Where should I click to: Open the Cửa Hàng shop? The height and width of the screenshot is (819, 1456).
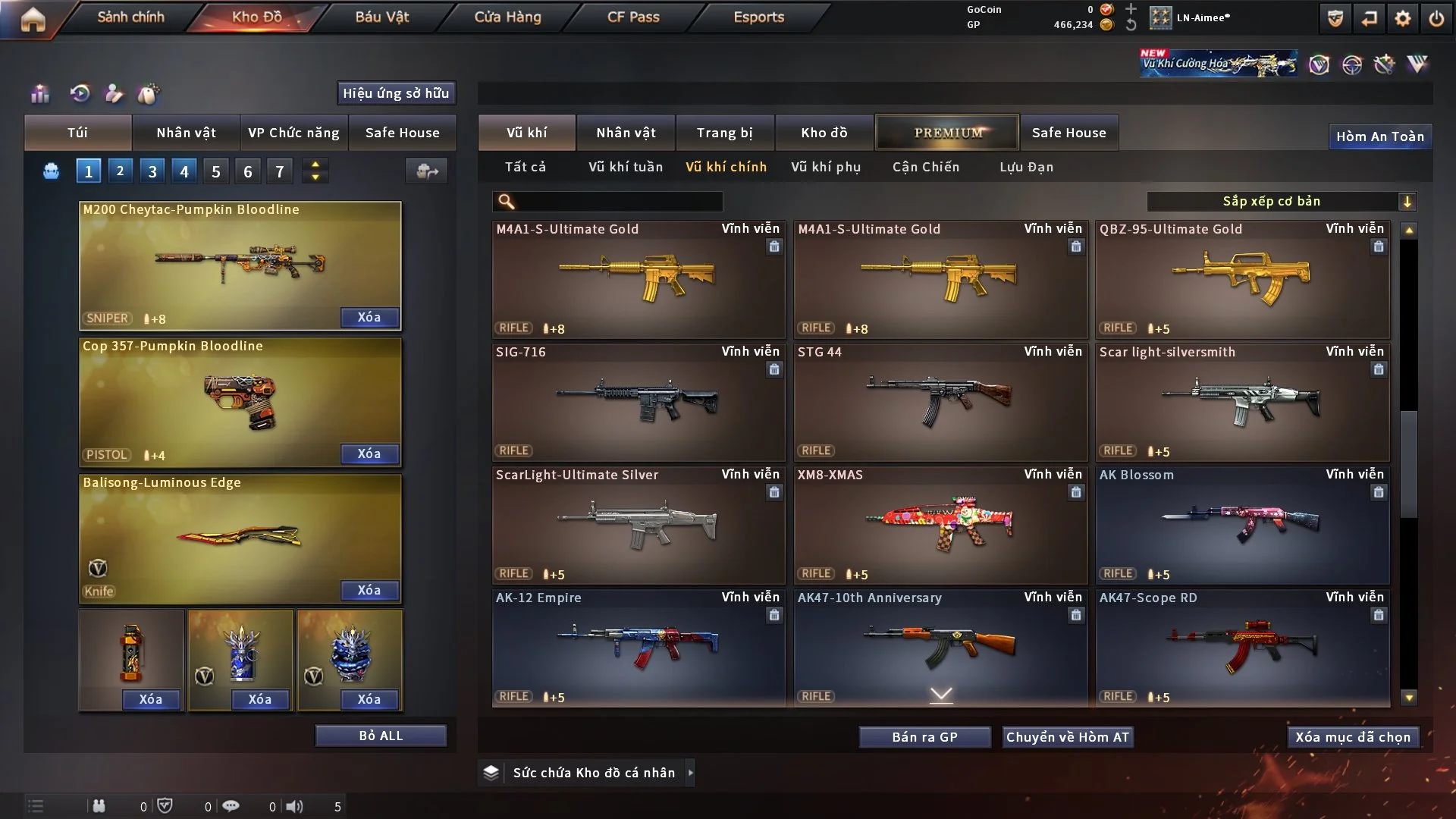pos(507,17)
